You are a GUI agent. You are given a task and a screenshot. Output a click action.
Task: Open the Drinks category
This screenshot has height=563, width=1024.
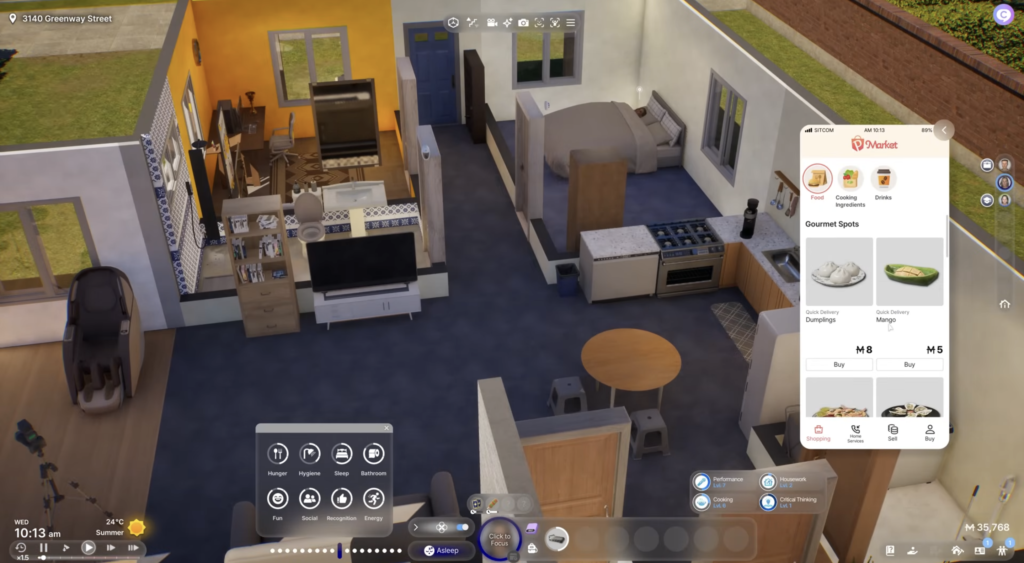[x=883, y=179]
